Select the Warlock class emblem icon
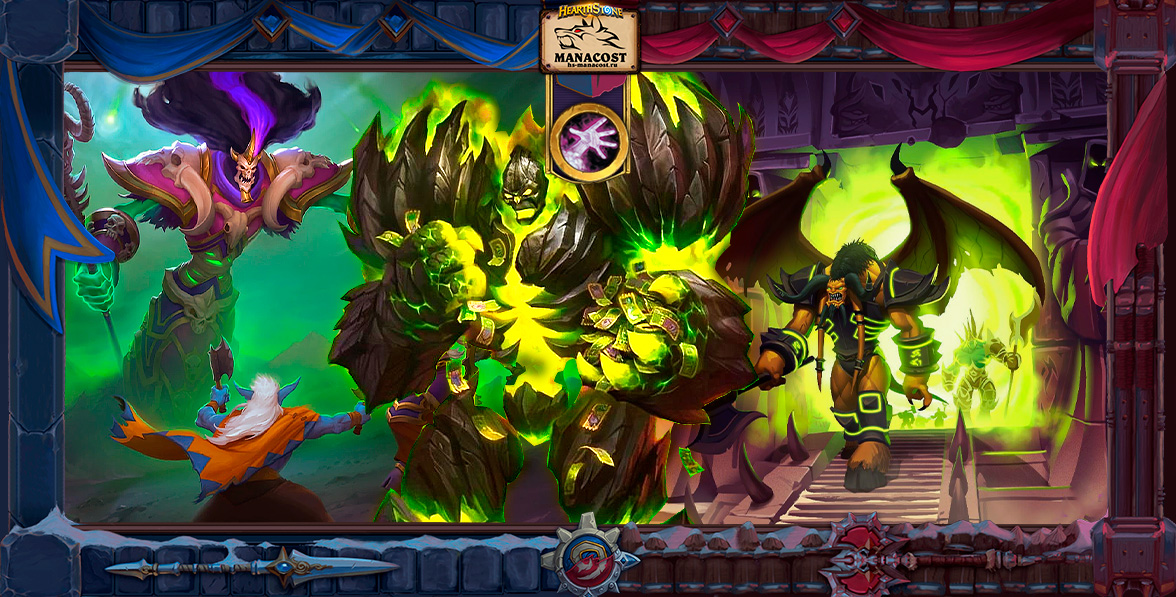This screenshot has width=1176, height=597. (x=589, y=139)
